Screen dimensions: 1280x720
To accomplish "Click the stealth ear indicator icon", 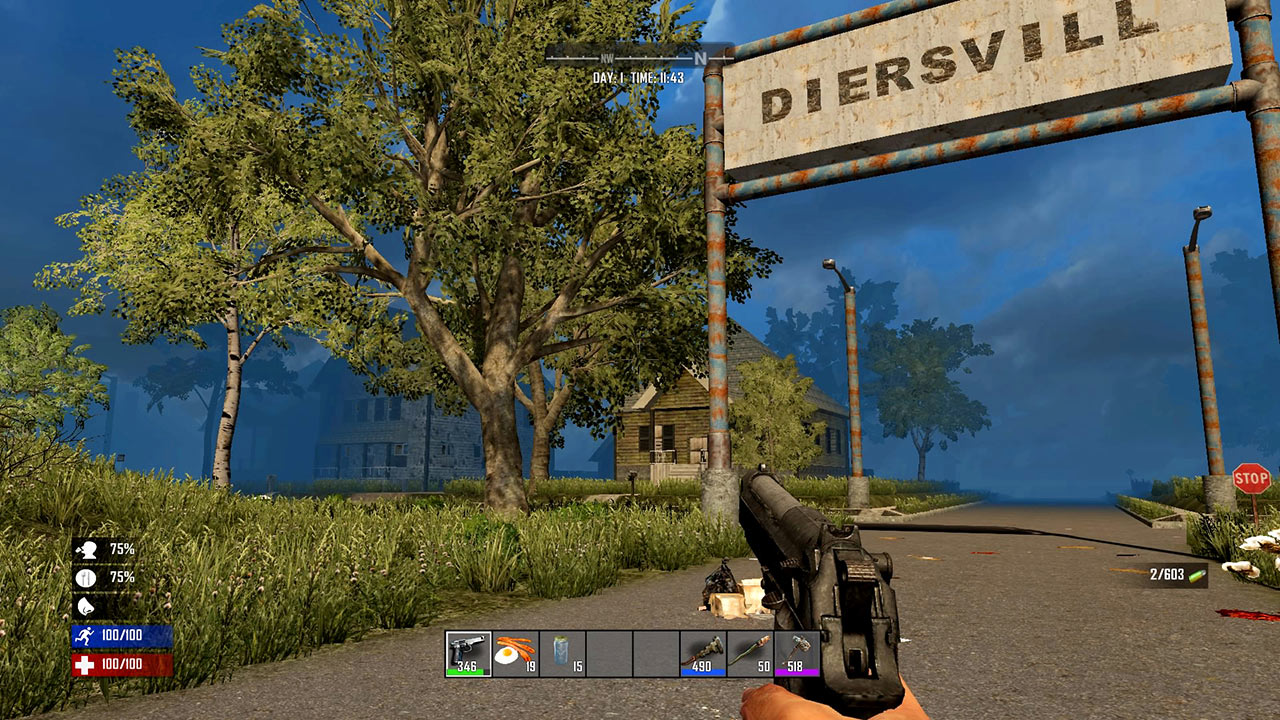I will click(84, 606).
